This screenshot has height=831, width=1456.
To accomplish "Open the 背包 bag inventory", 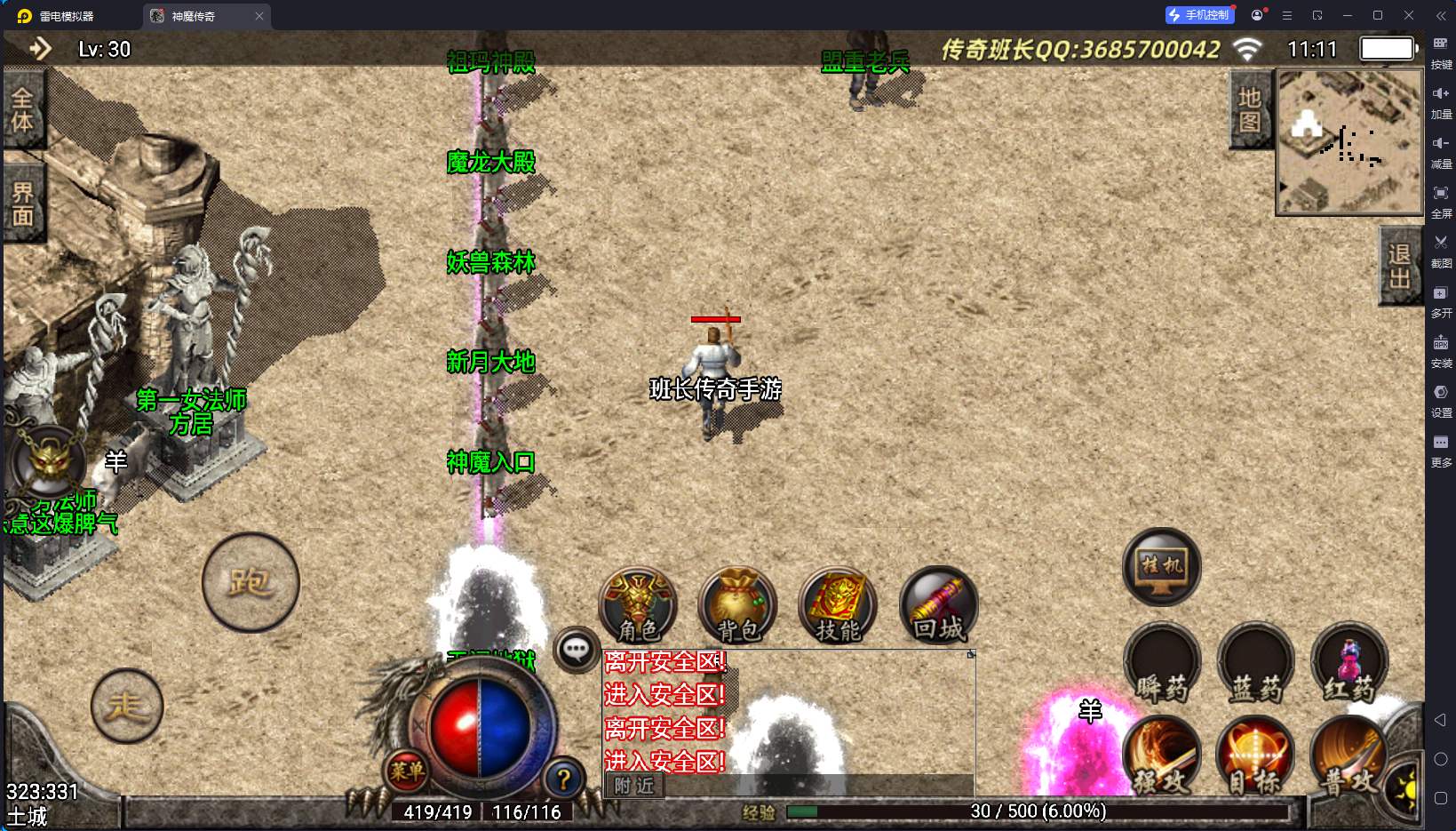I will tap(737, 606).
